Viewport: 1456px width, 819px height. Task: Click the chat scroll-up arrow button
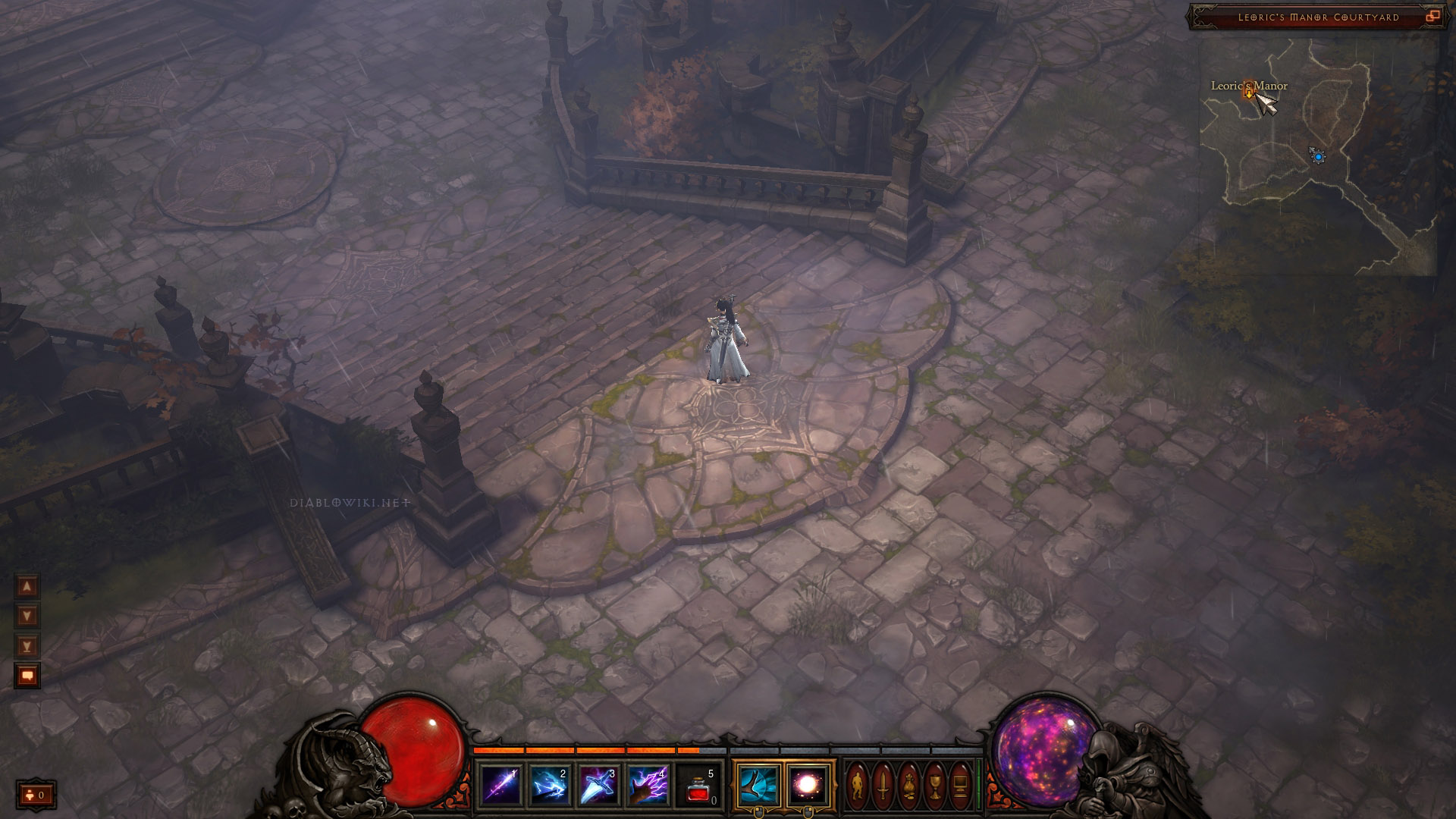coord(27,586)
